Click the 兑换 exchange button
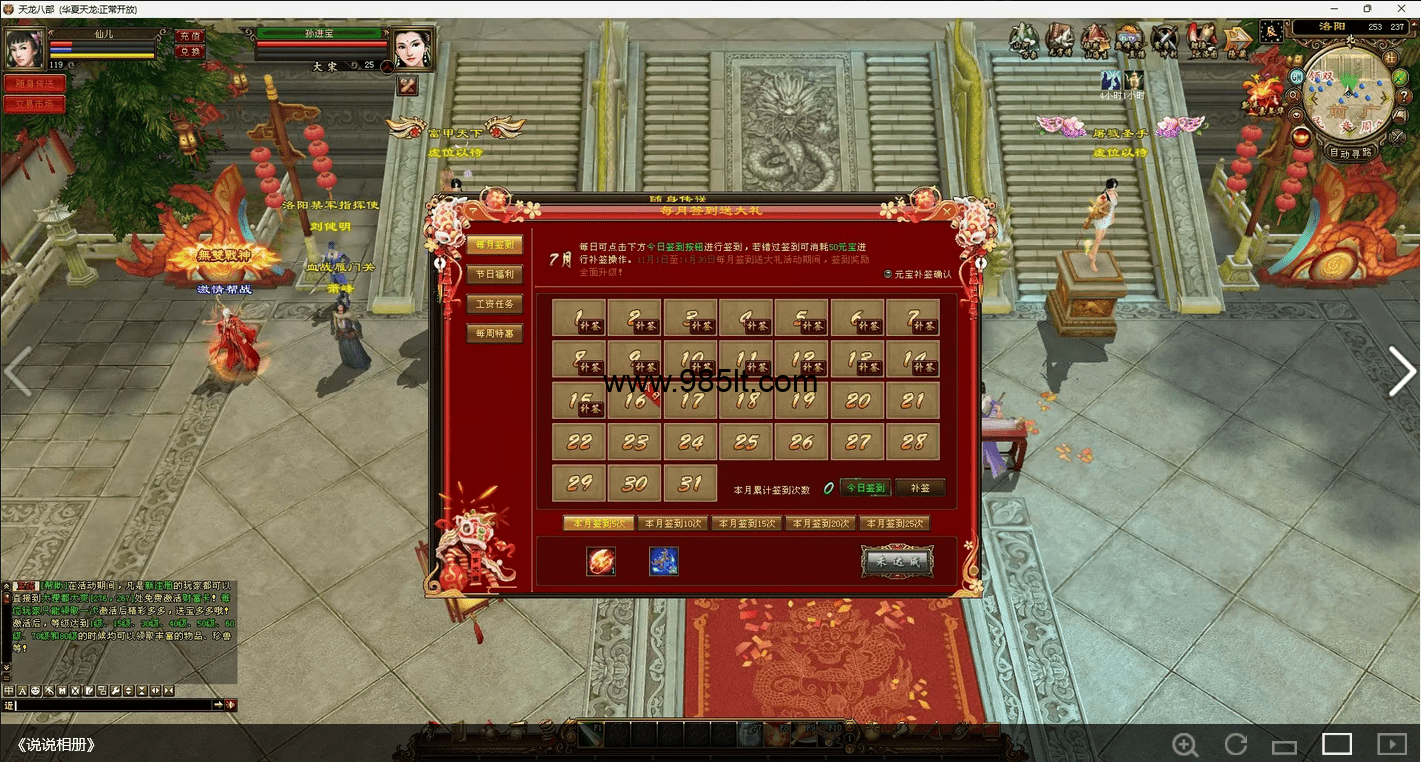Screen dimensions: 1421x762 point(189,51)
